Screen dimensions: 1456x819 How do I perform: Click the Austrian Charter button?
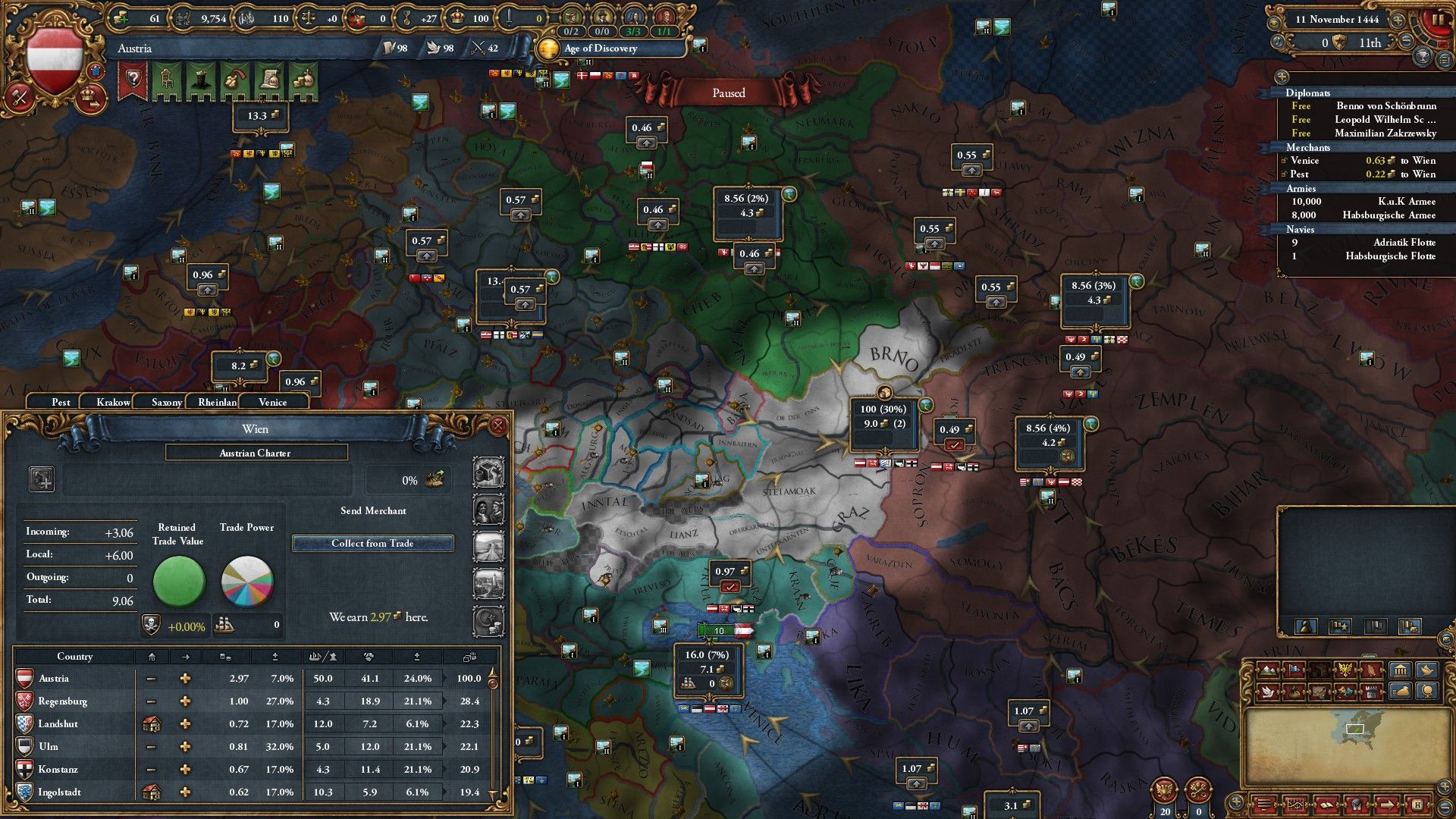(256, 453)
